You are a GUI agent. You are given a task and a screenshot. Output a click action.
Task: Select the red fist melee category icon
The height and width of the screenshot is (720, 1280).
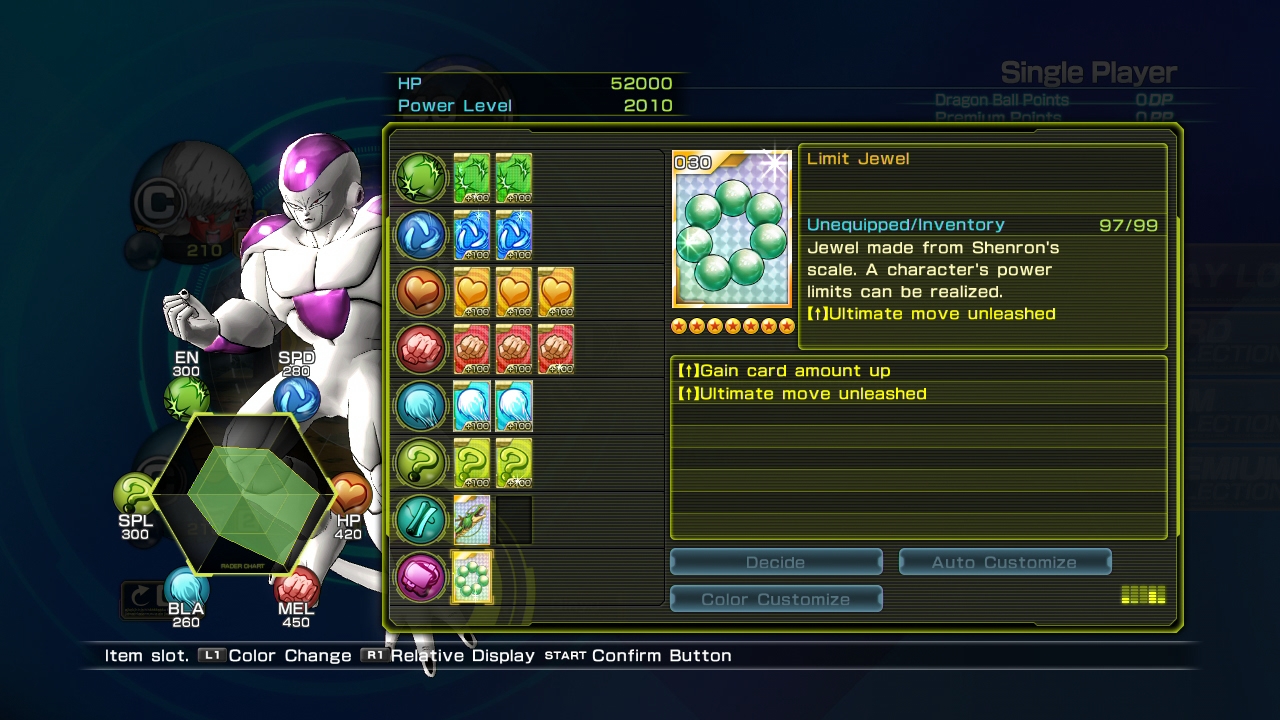point(421,349)
